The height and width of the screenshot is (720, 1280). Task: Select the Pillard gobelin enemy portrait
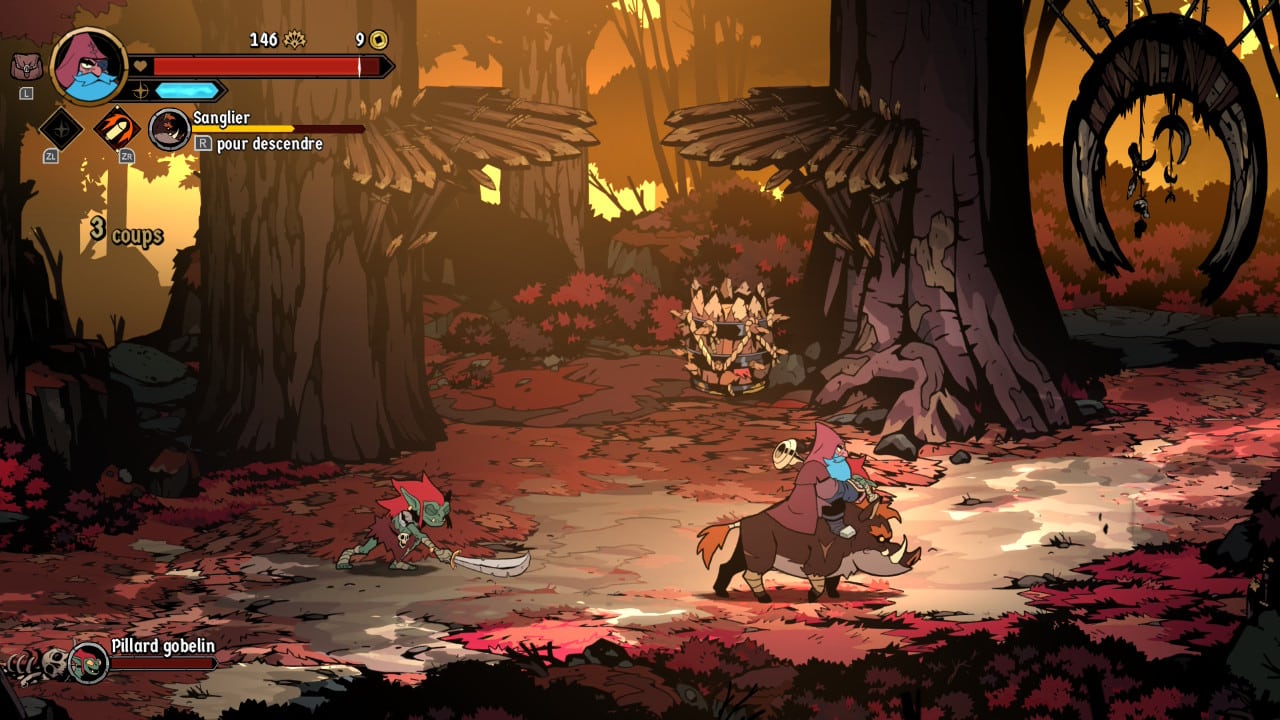pos(88,662)
